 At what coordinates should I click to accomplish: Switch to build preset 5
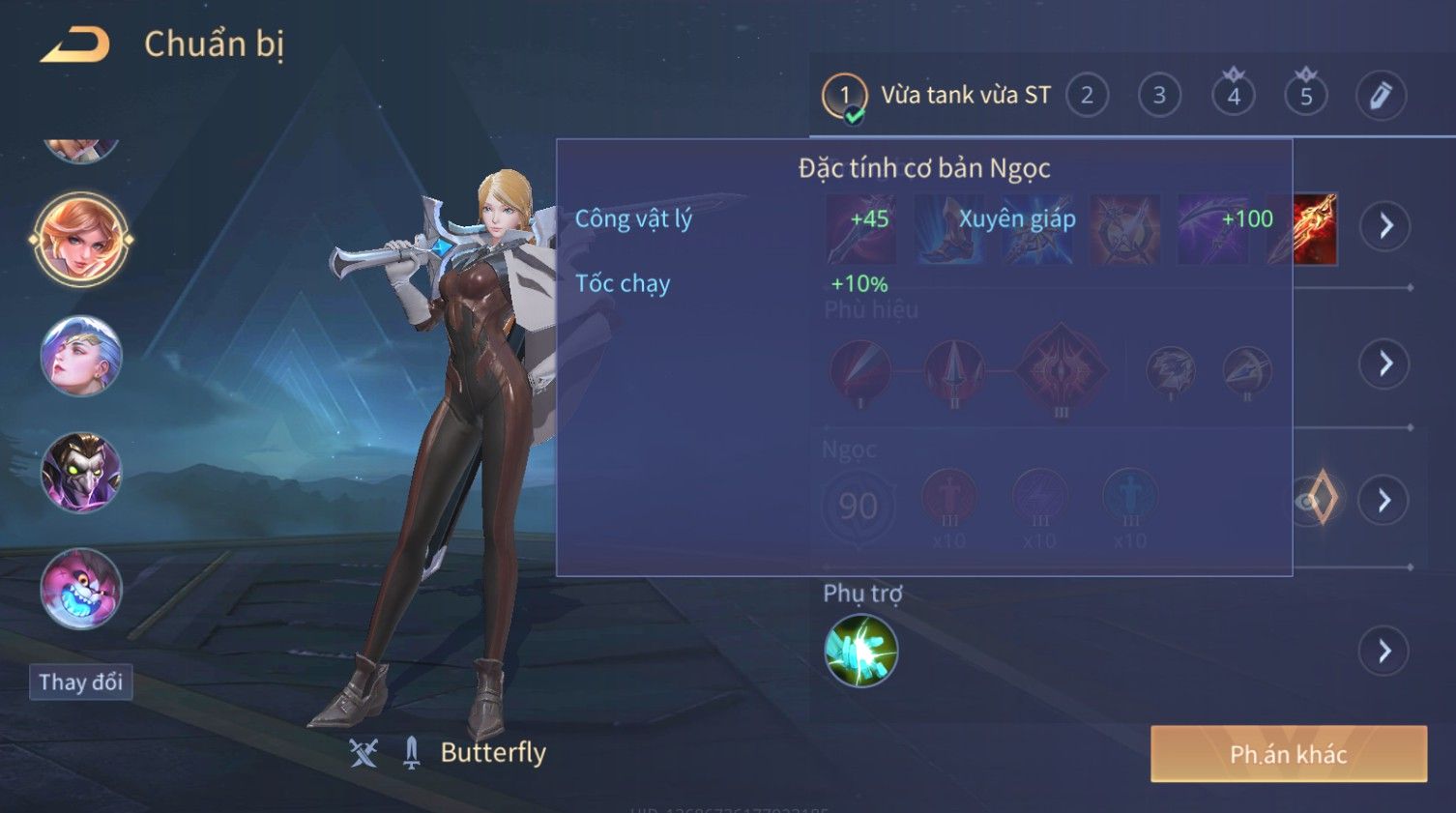(1306, 96)
